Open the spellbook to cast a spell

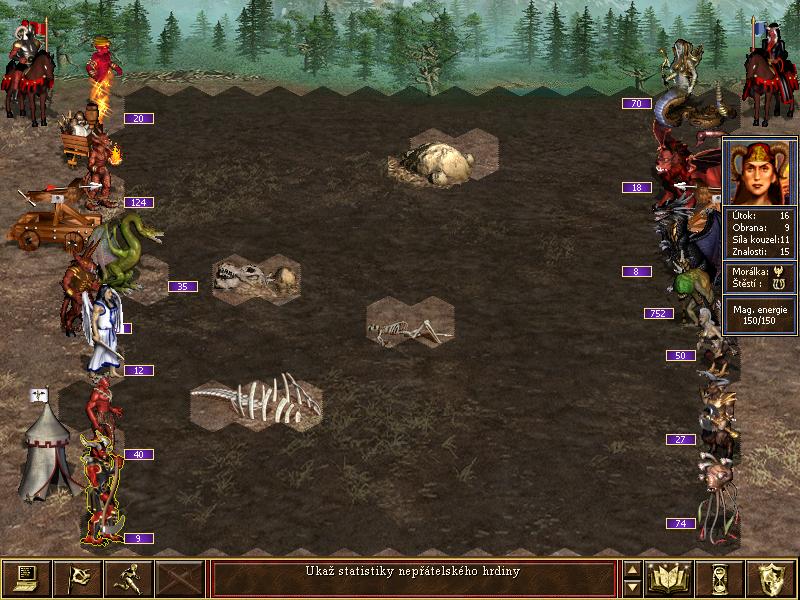[x=670, y=578]
